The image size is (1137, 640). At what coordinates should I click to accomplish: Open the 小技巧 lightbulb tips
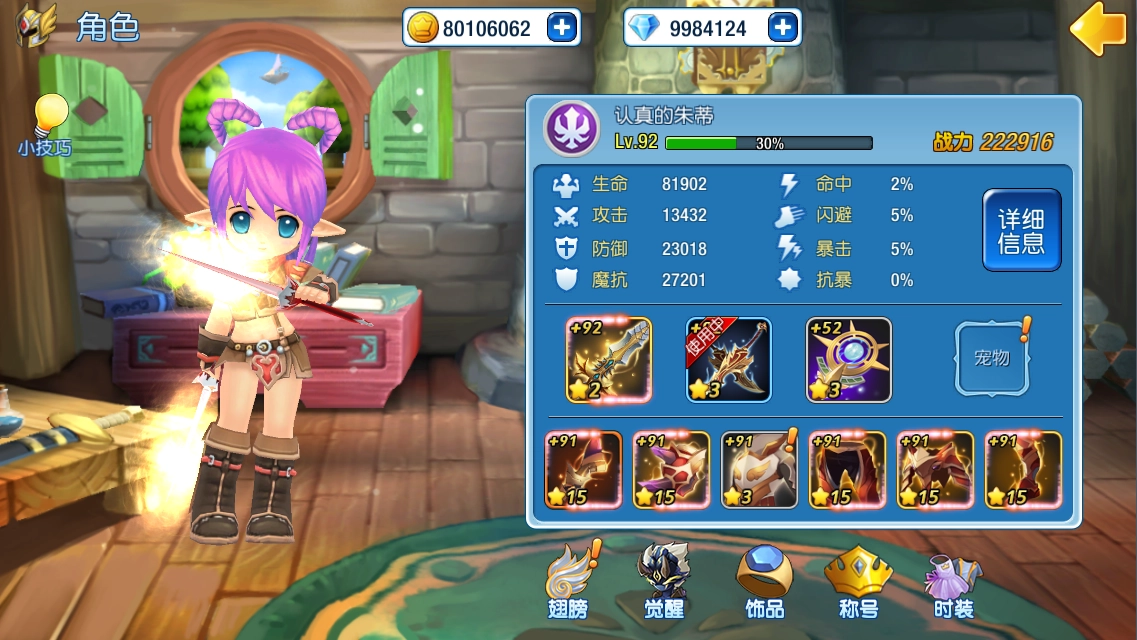tap(45, 126)
